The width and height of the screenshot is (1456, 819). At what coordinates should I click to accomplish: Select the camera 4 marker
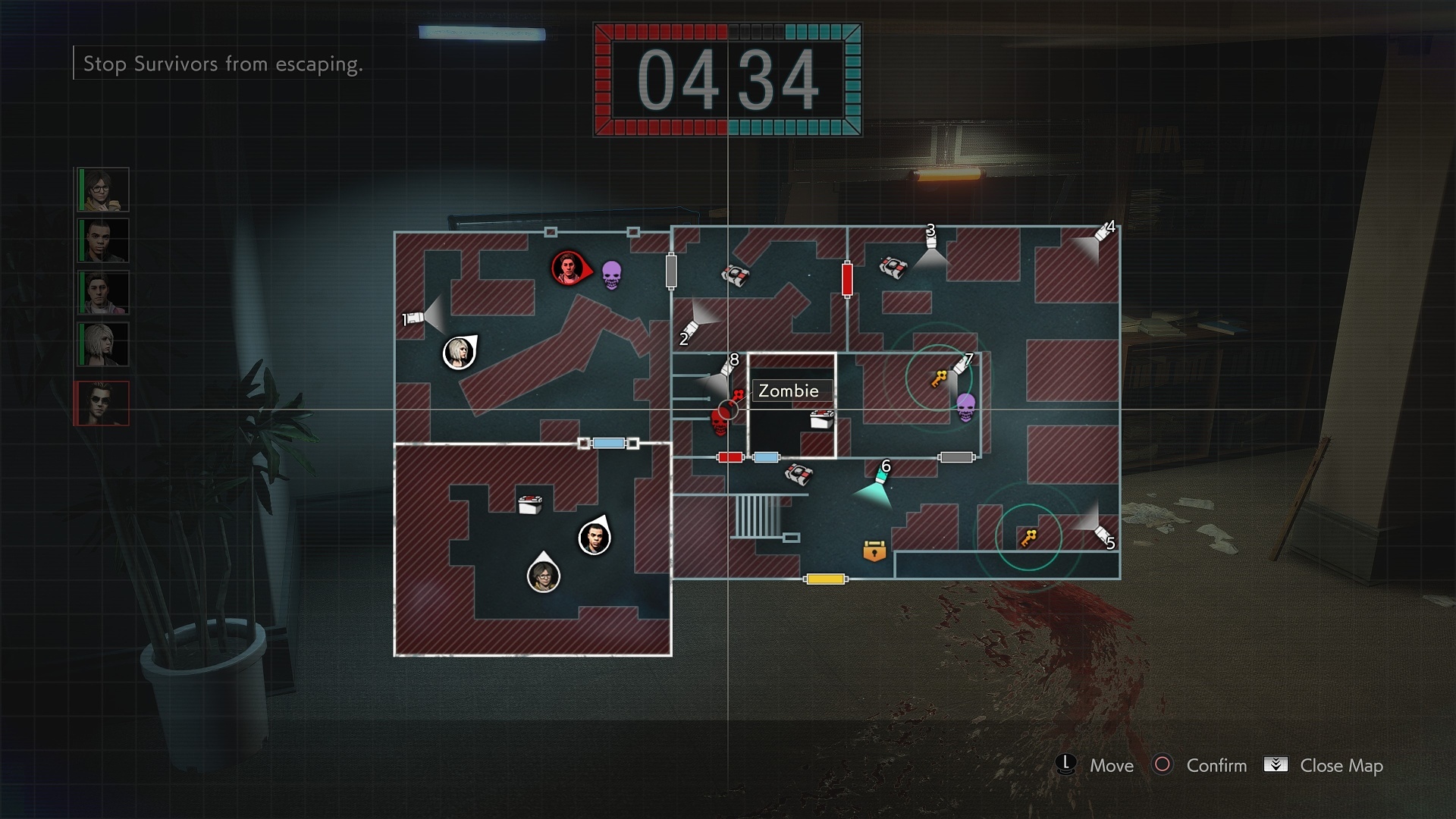pos(1103,233)
